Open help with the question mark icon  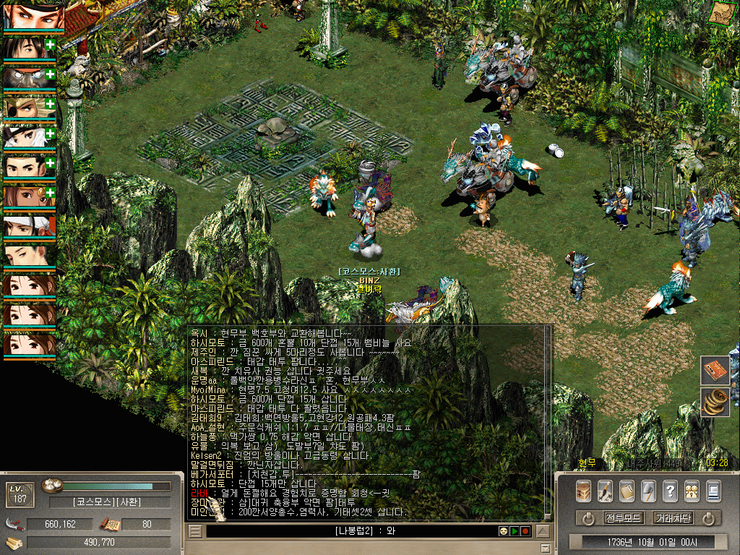[670, 490]
